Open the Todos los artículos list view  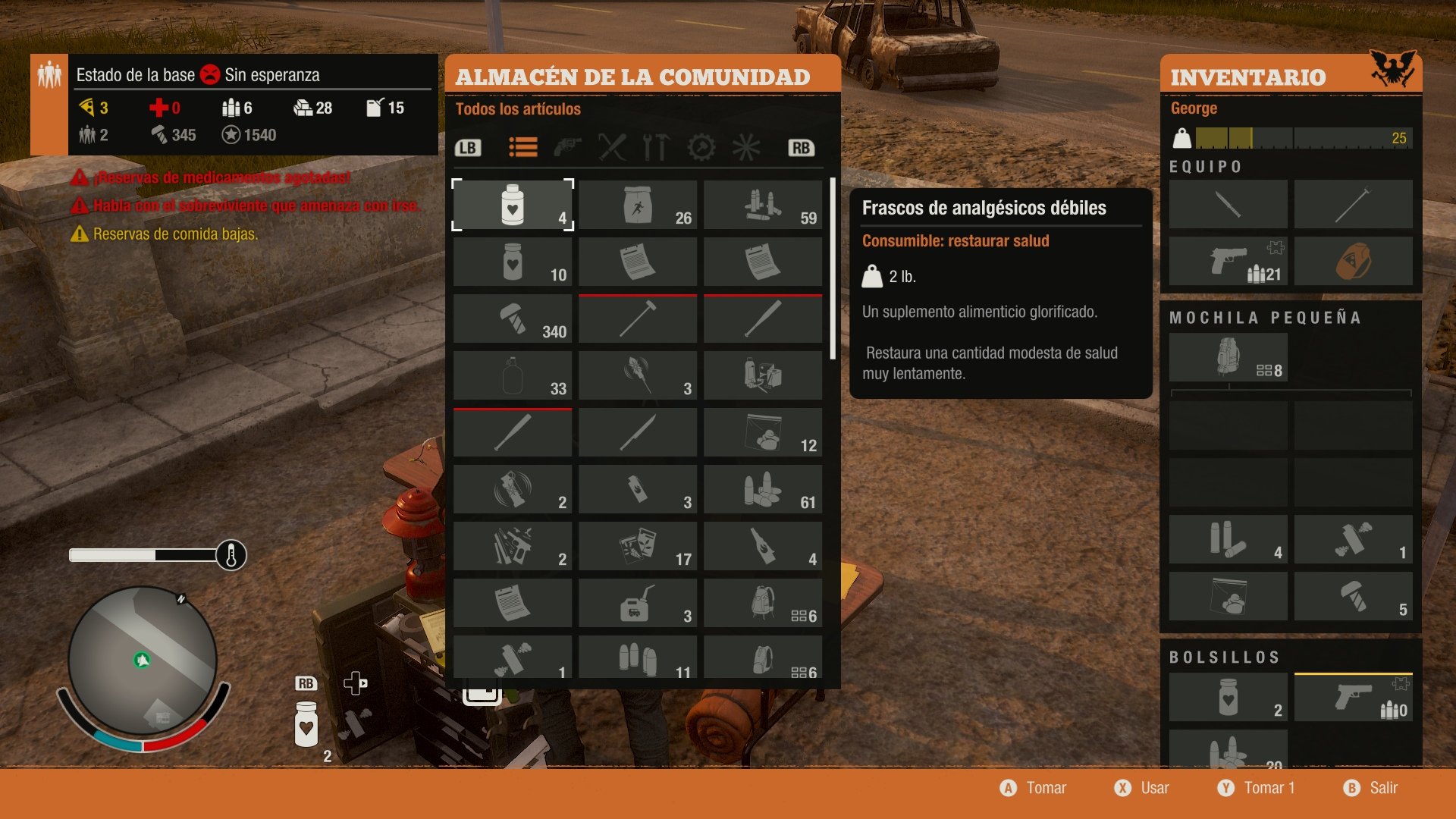[x=522, y=148]
